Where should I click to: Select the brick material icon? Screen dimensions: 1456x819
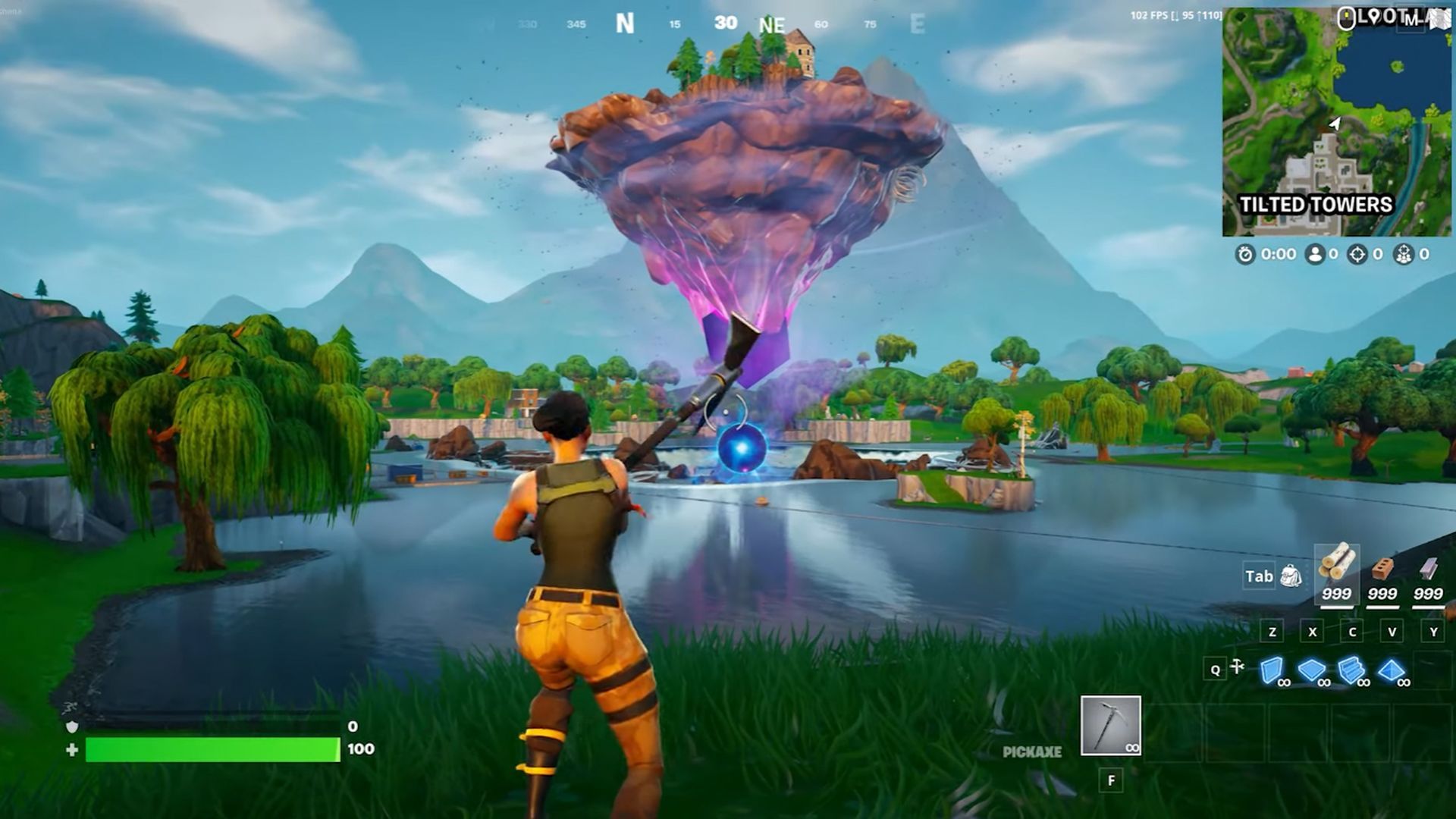[1382, 570]
